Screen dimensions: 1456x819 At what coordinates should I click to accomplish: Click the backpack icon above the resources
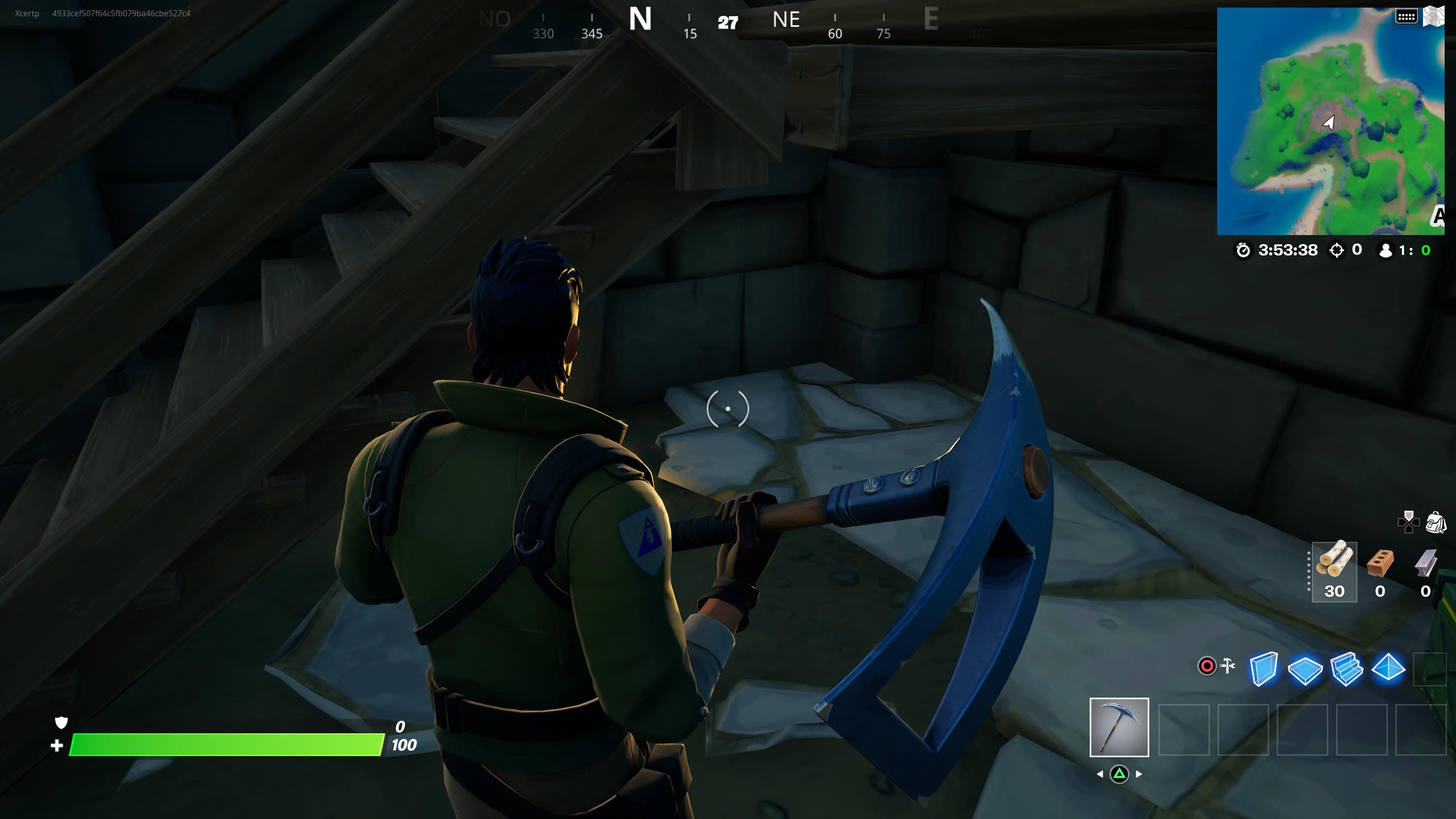pos(1436,523)
